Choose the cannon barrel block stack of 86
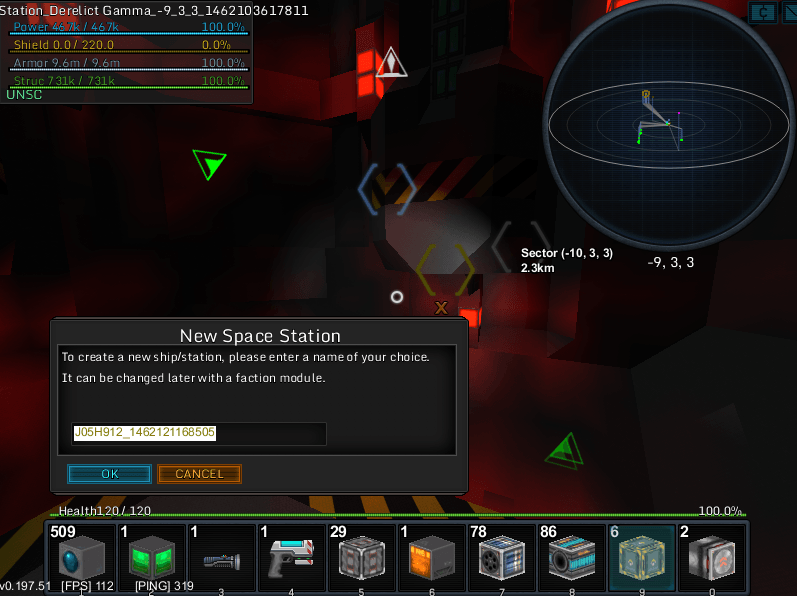The image size is (797, 596). [571, 558]
